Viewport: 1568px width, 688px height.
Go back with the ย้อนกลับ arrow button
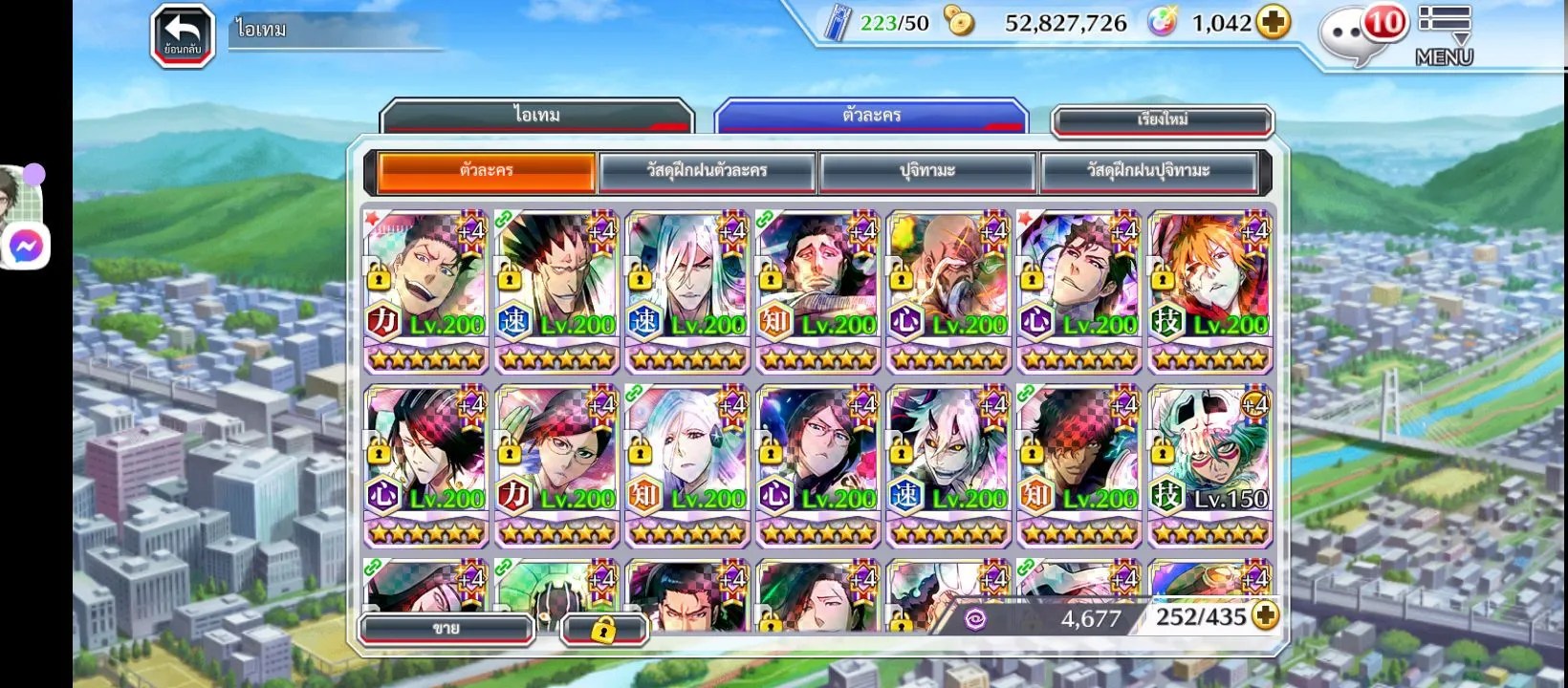[x=182, y=36]
